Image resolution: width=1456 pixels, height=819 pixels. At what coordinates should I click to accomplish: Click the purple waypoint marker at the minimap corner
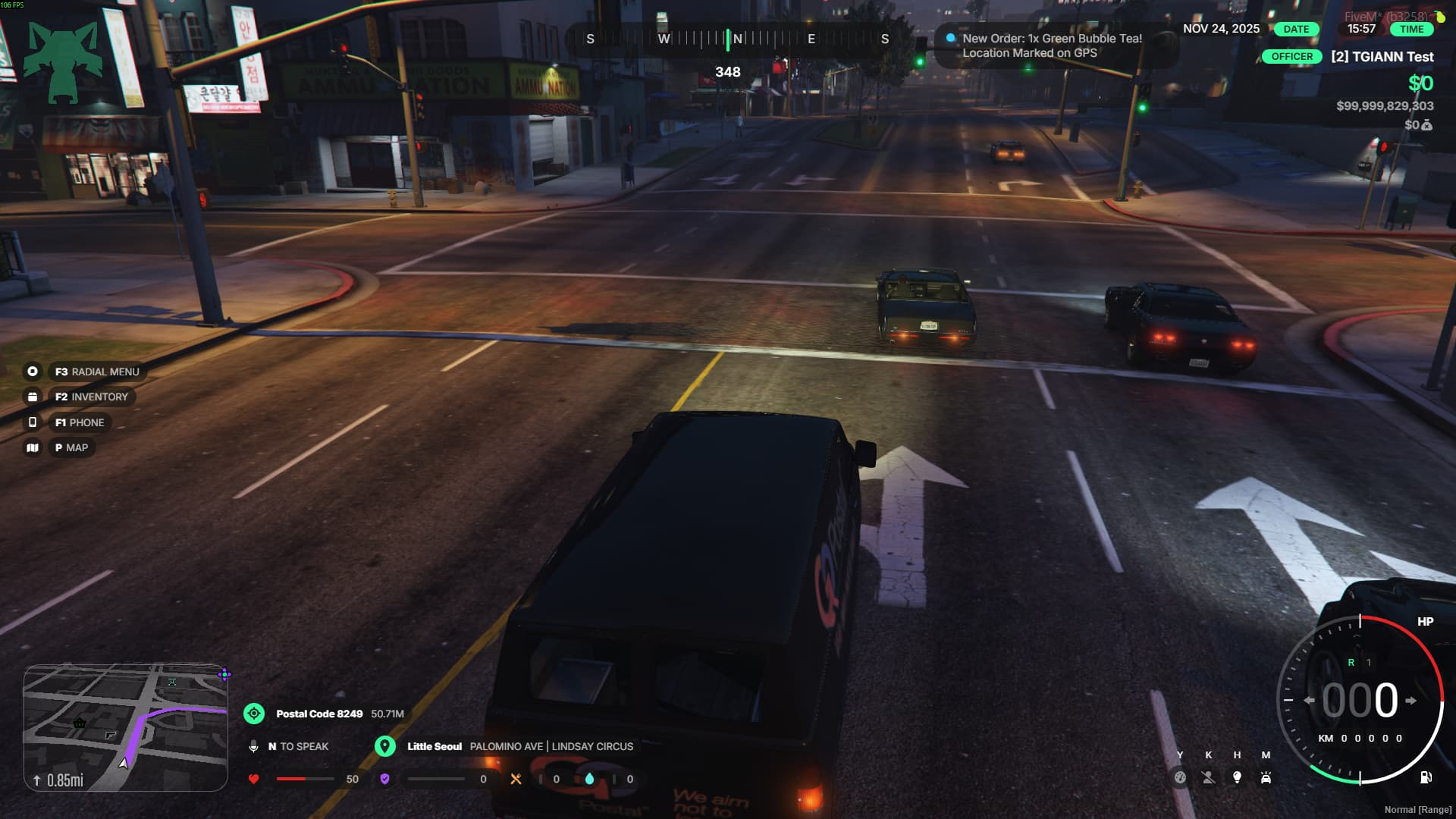224,673
